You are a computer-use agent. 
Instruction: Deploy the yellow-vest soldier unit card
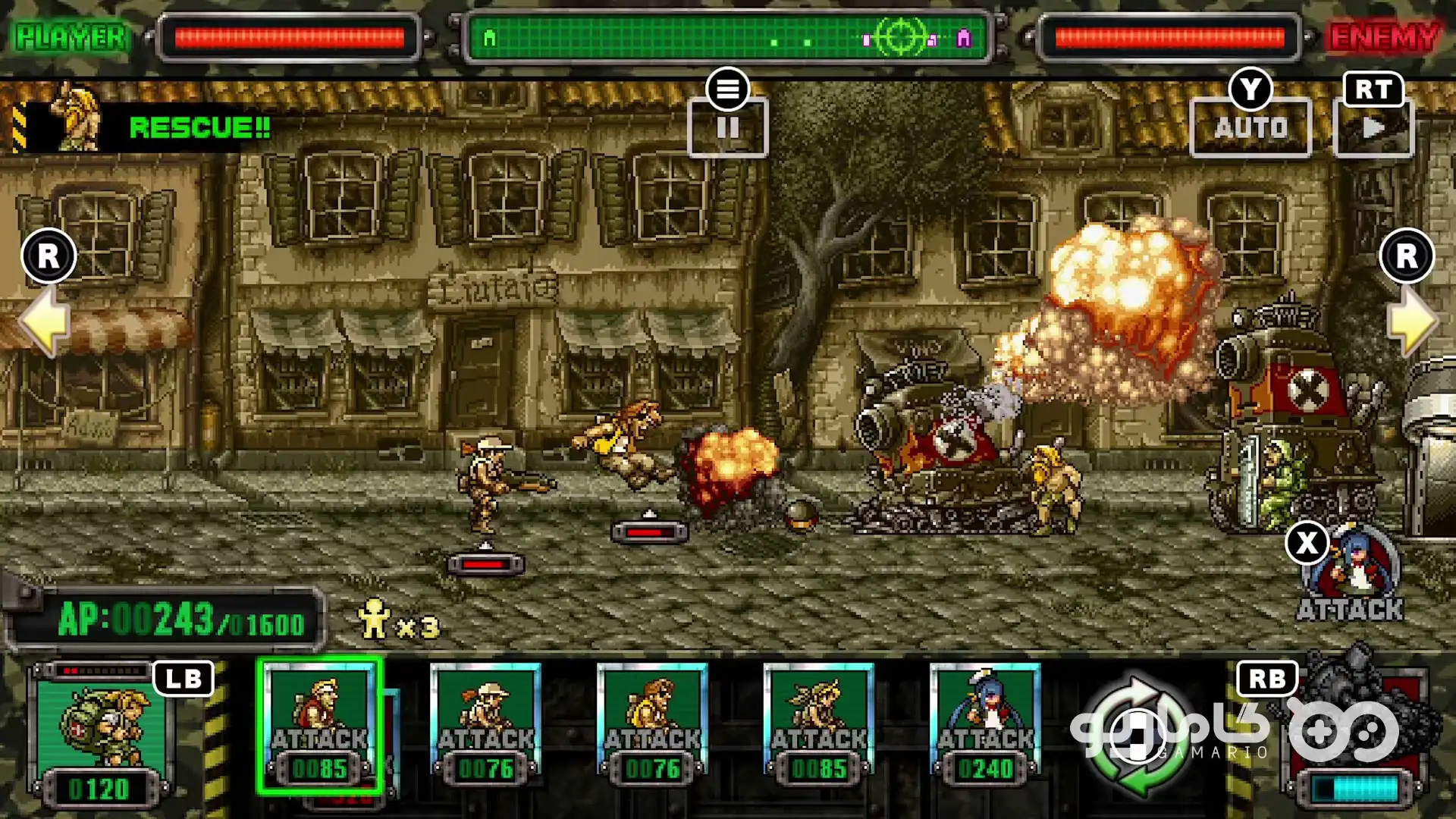point(652,724)
